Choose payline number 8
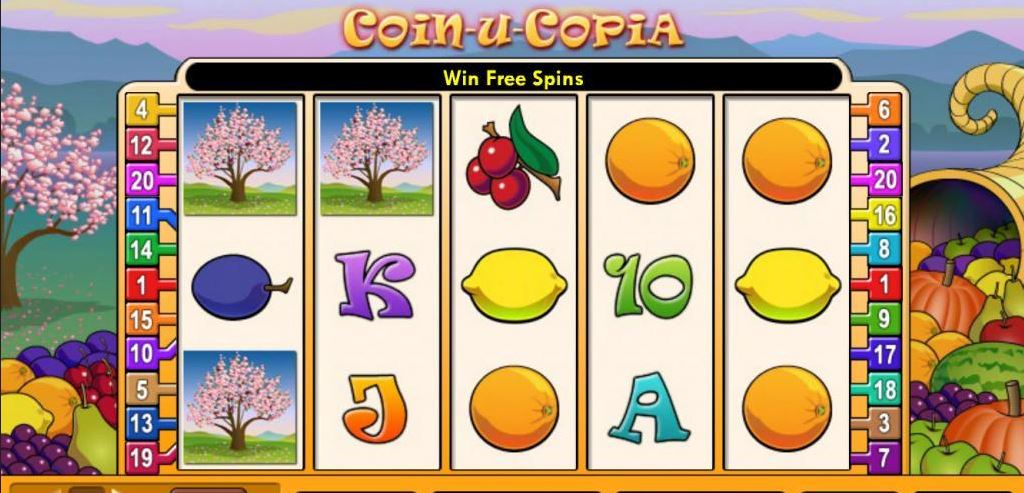1024x493 pixels. tap(884, 249)
